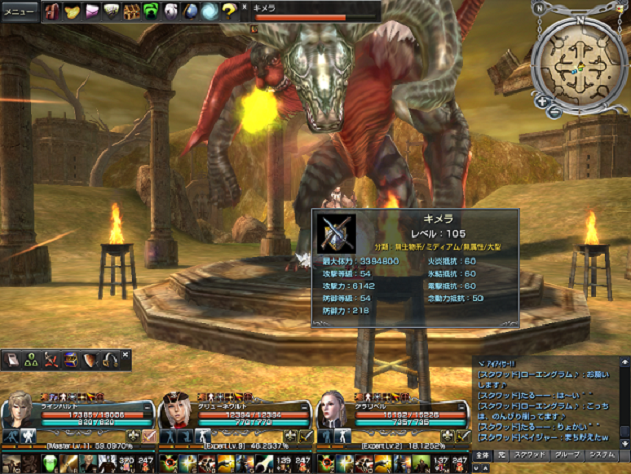Click the blue swirl portal icon

click(209, 11)
